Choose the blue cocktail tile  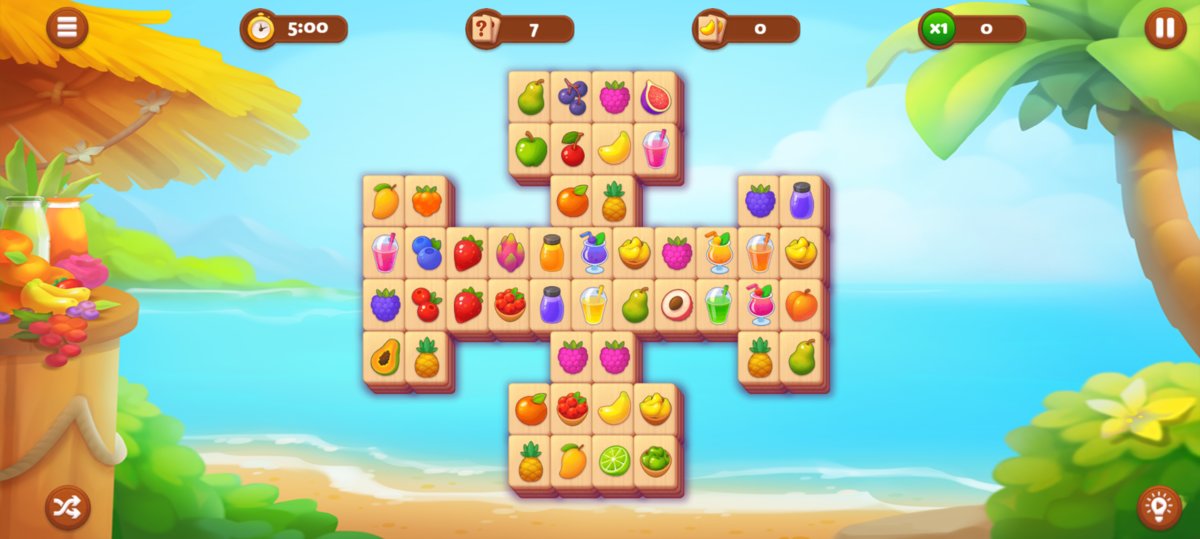click(x=593, y=253)
